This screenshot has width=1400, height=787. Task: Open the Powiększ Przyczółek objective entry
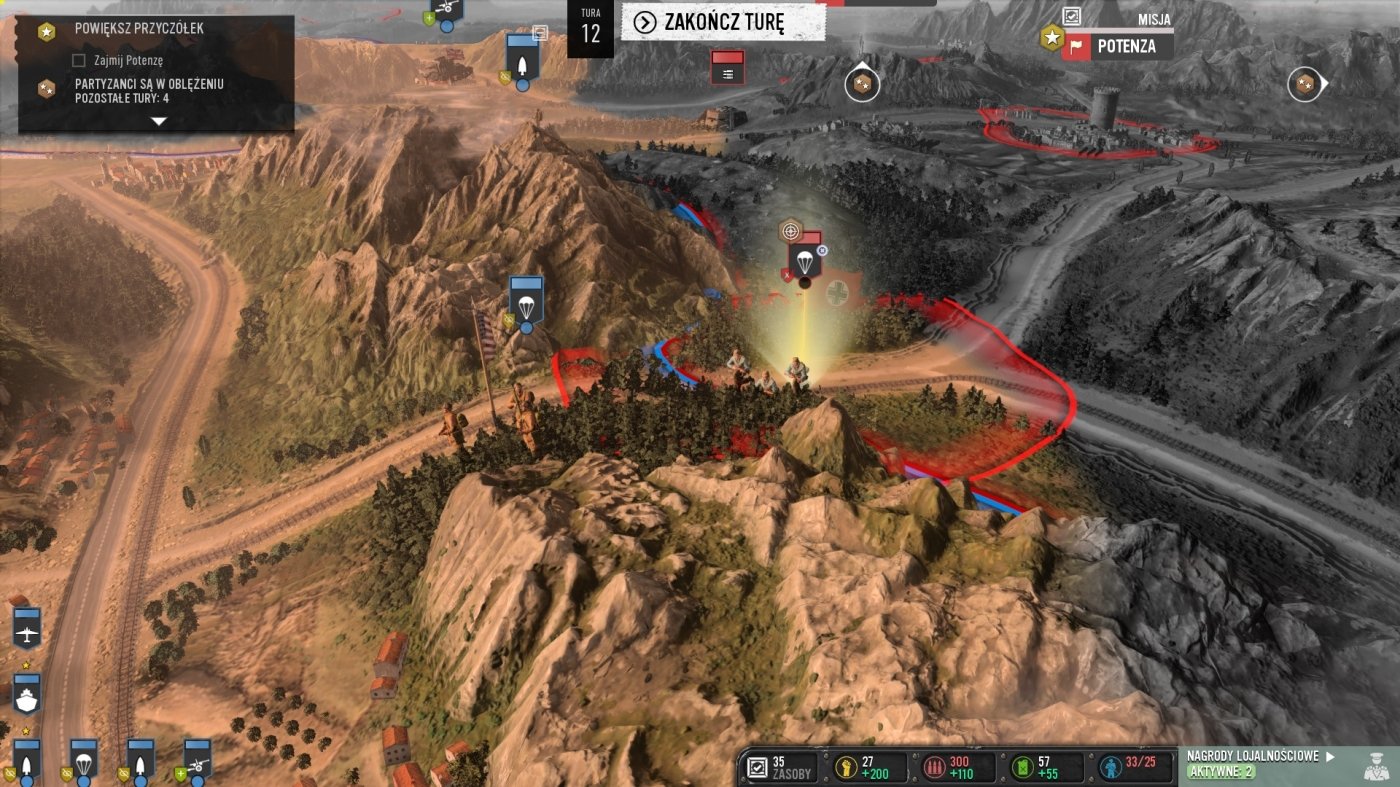(139, 29)
